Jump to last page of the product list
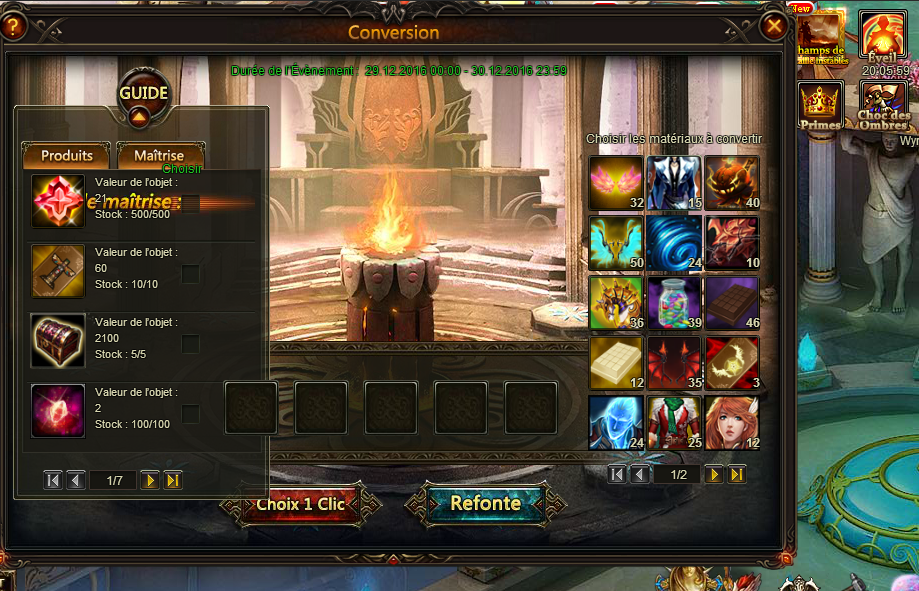 tap(173, 481)
